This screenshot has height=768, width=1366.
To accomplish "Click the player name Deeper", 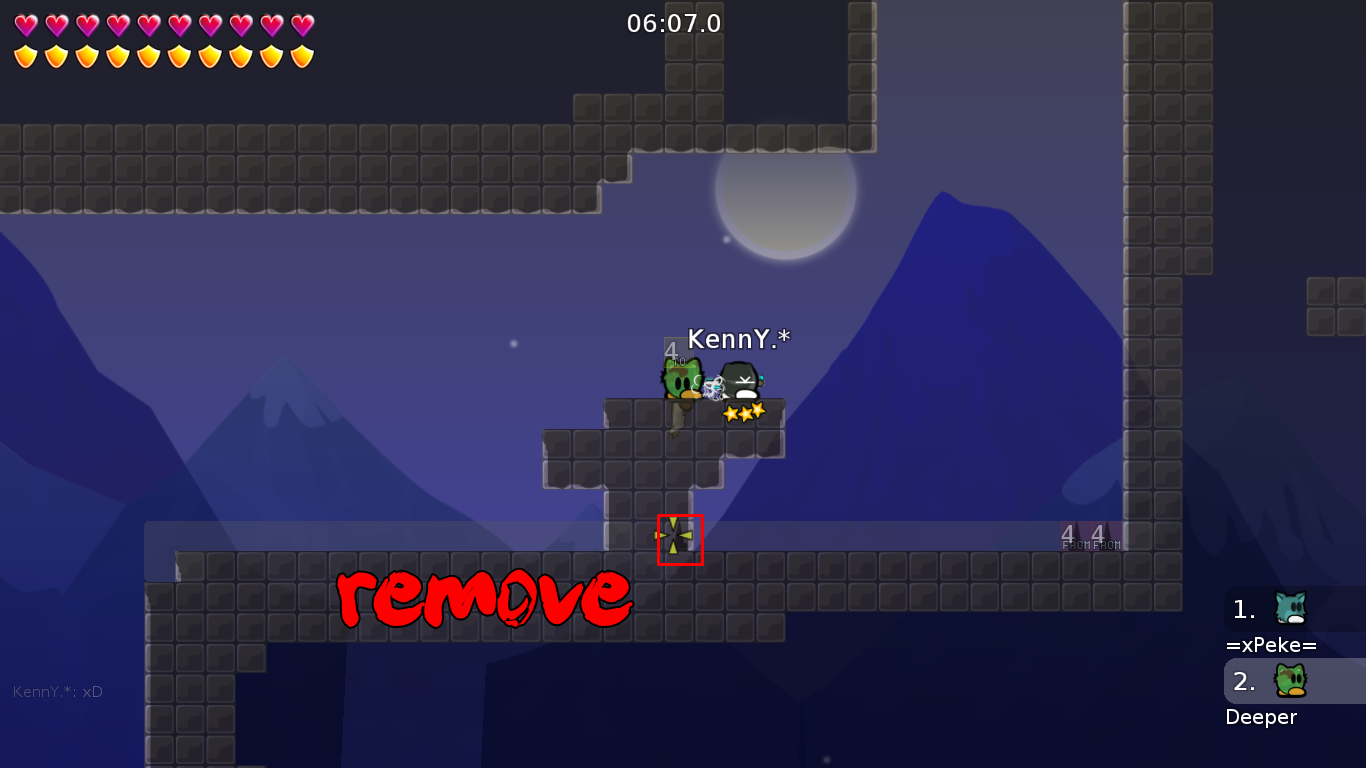I will (x=1261, y=717).
